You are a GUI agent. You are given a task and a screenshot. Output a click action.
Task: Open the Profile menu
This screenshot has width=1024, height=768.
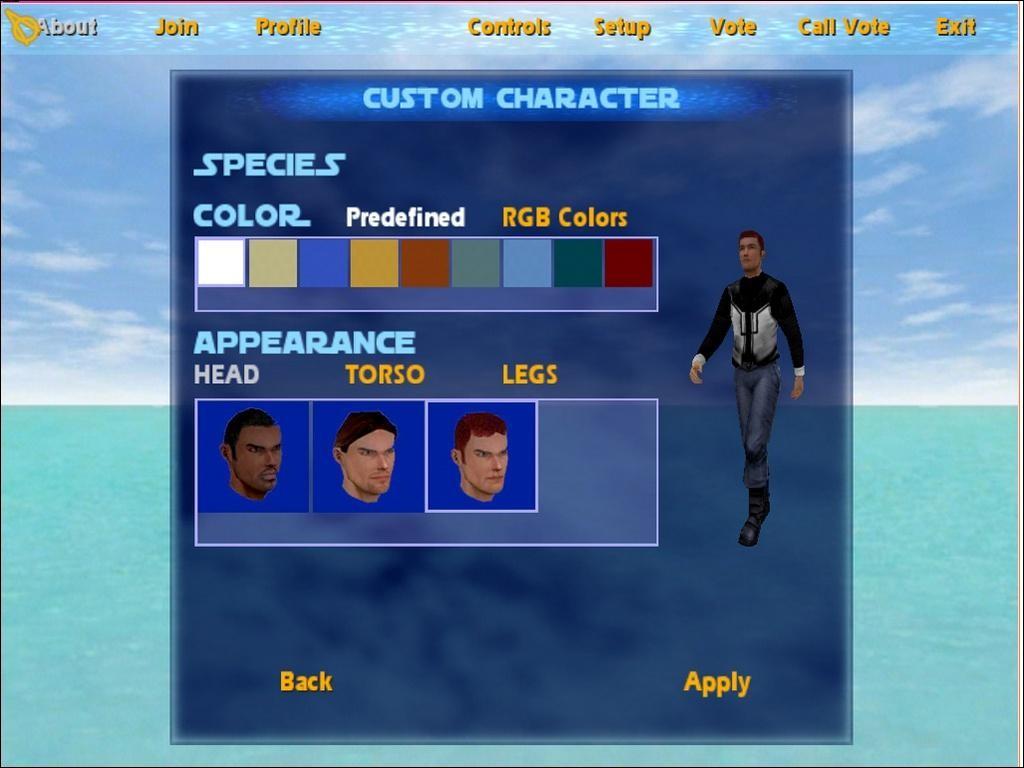(x=288, y=27)
